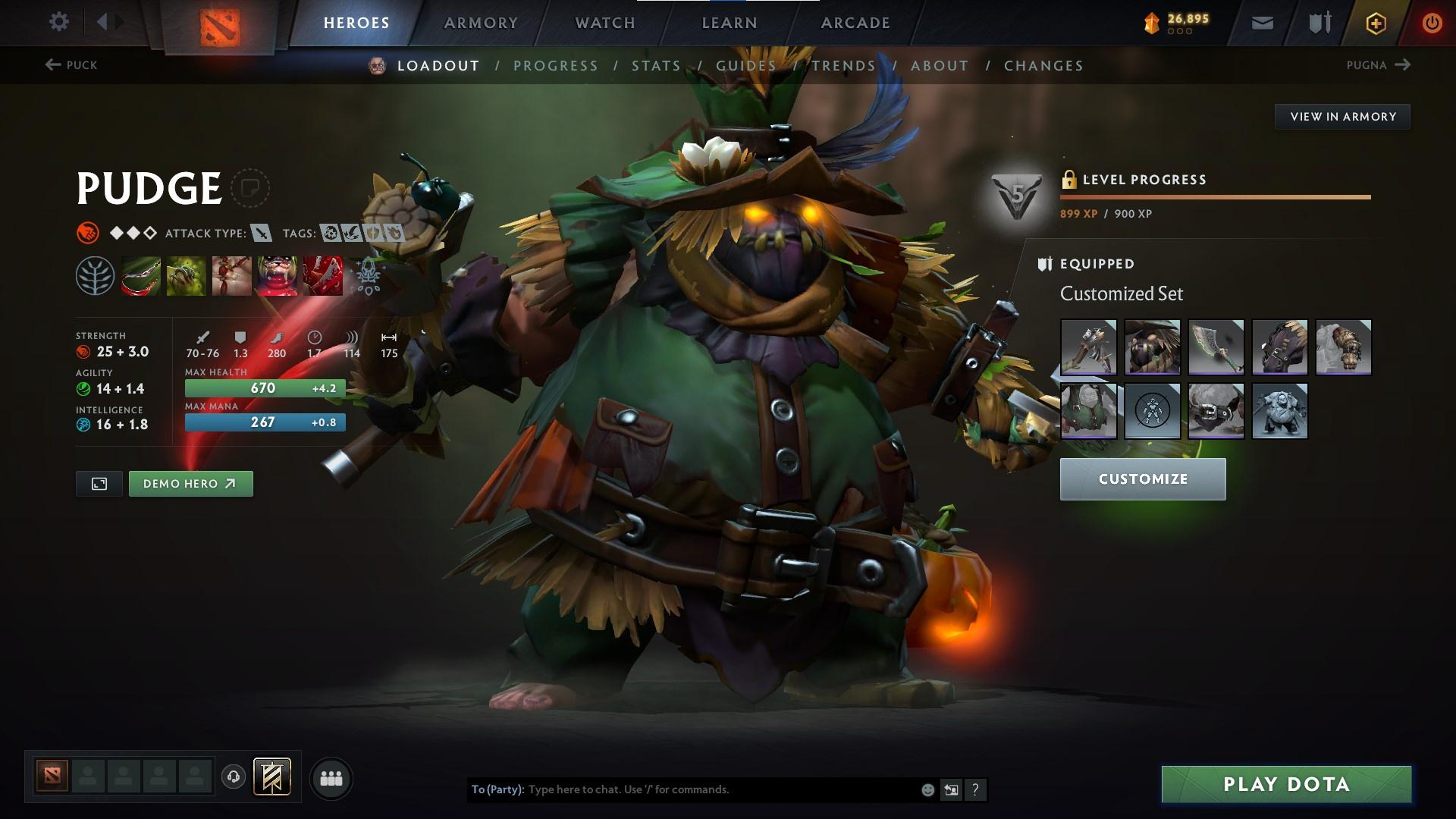Open the voice chat headset icon
The image size is (1456, 819).
point(234,777)
